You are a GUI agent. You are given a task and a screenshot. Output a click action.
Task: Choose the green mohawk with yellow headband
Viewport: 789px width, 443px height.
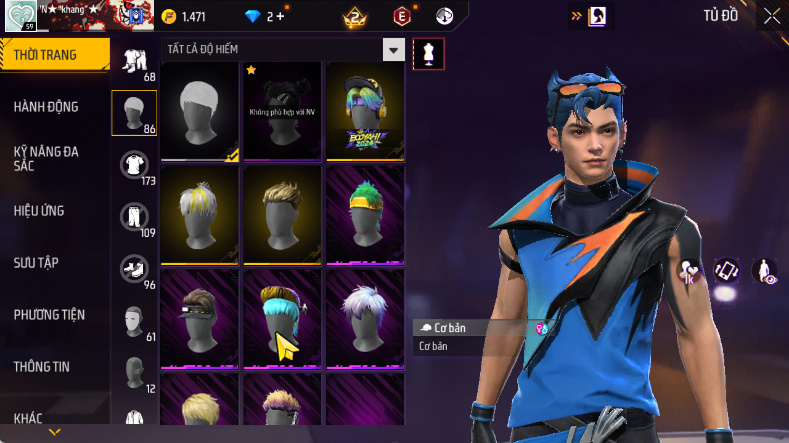[x=364, y=214]
